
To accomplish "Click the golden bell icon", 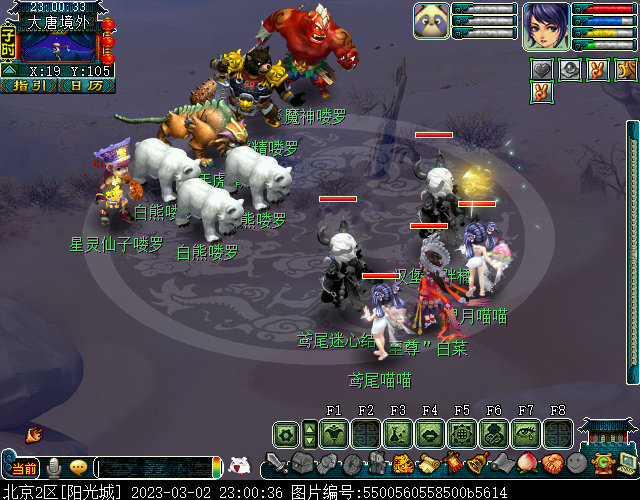I will pyautogui.click(x=478, y=464).
